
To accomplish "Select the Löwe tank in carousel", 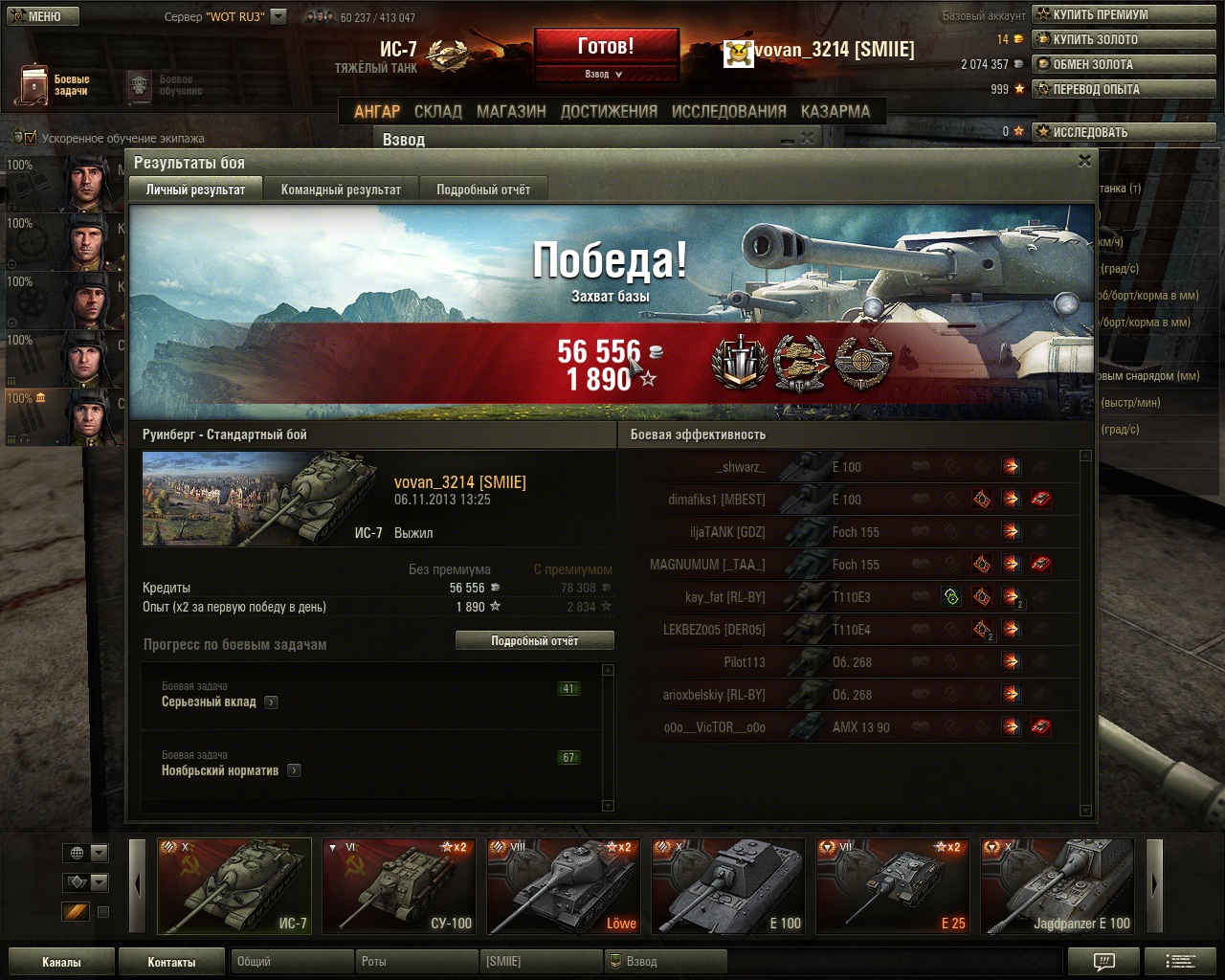I will (x=564, y=886).
